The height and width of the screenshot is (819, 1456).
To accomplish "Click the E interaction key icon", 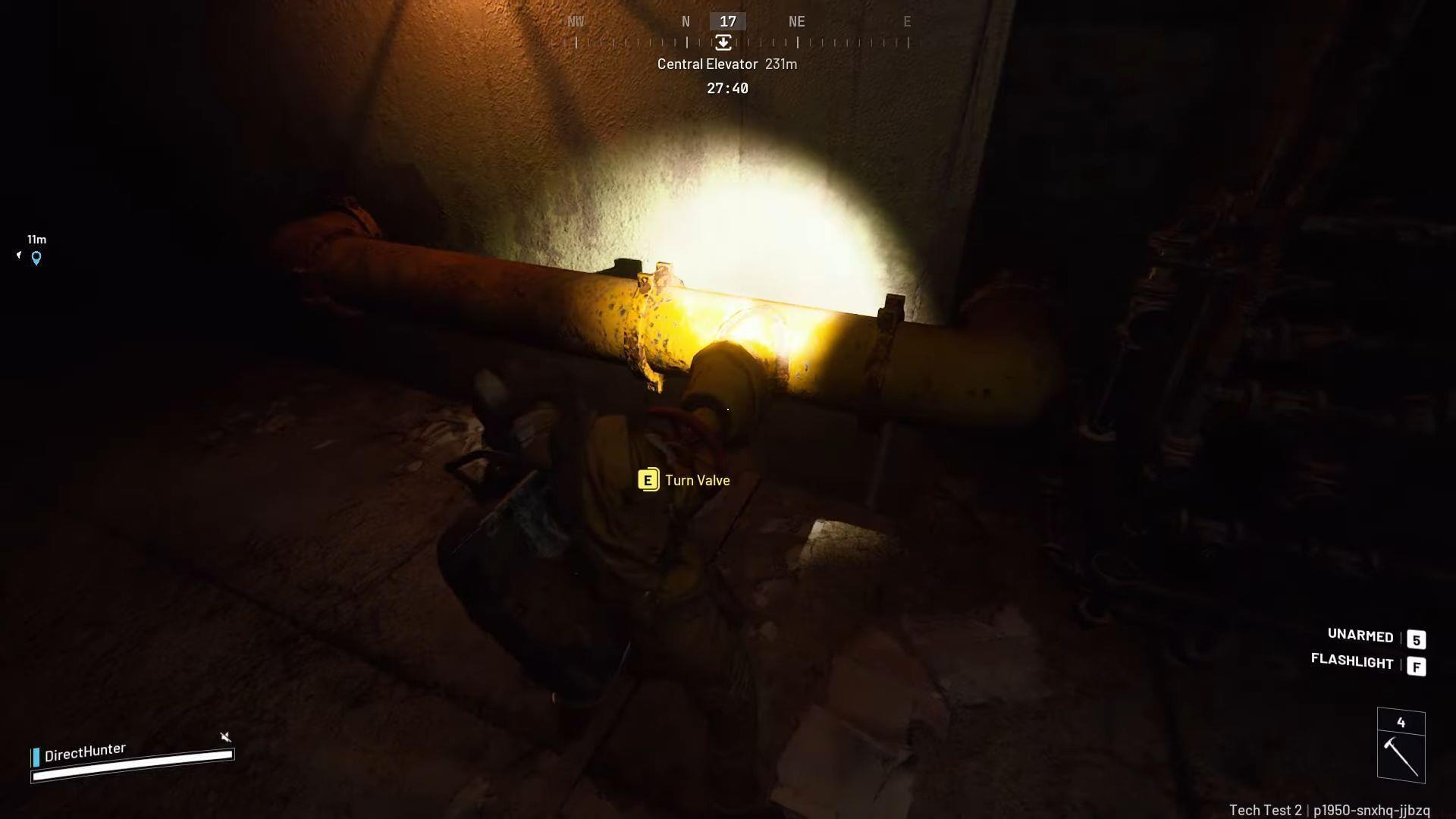I will click(x=648, y=480).
